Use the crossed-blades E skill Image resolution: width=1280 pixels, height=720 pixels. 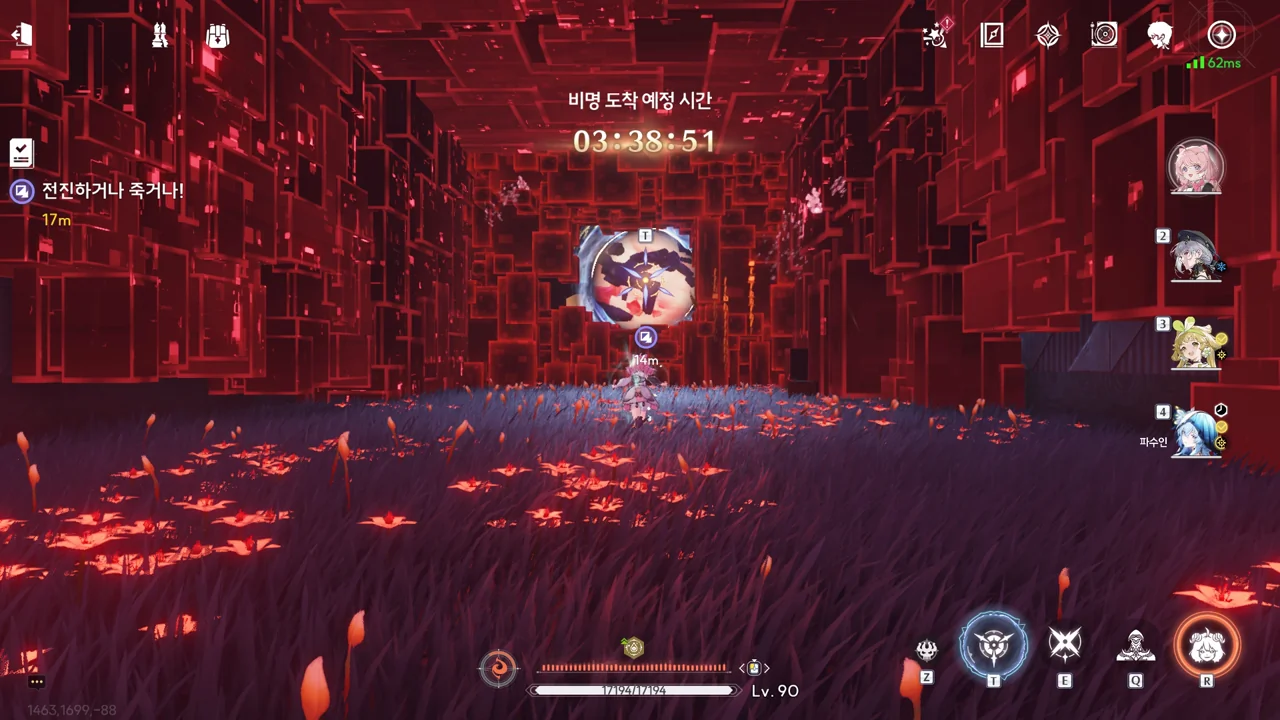[x=1064, y=645]
